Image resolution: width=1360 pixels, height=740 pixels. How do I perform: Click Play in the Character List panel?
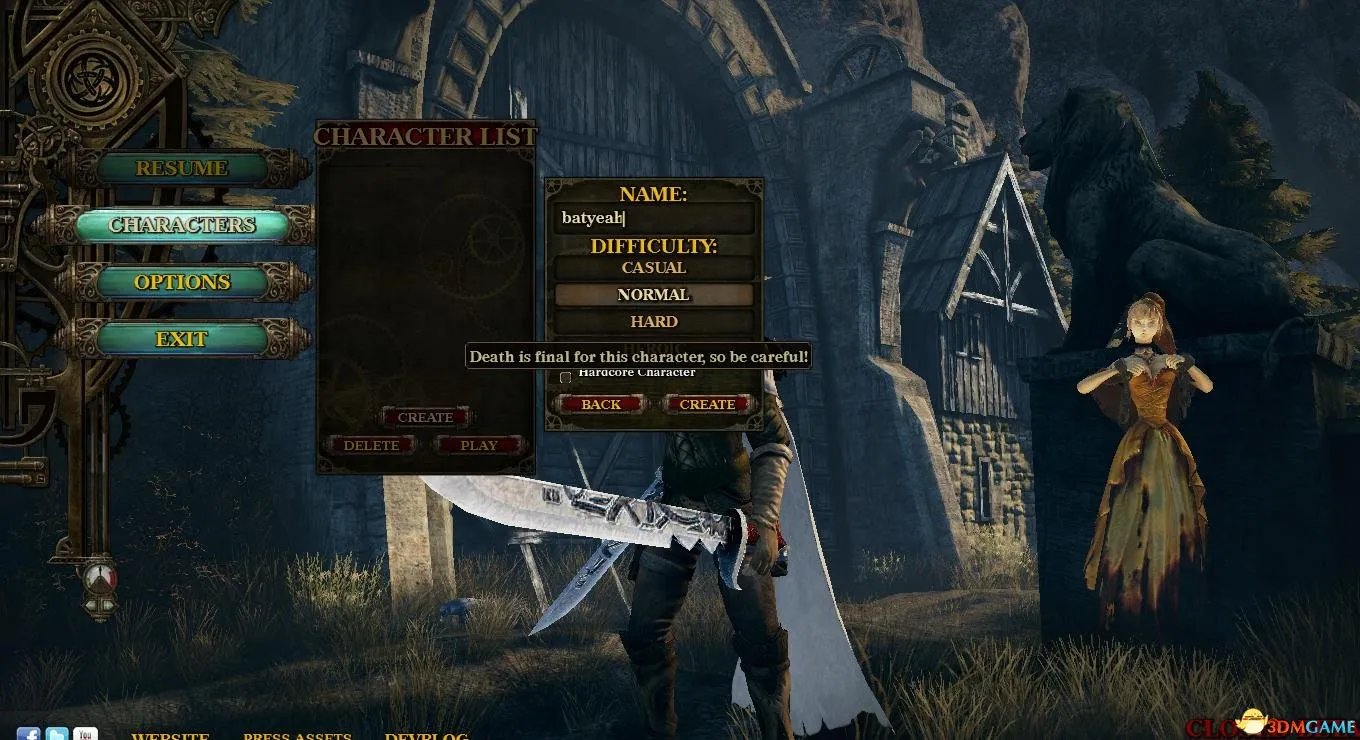(x=479, y=445)
